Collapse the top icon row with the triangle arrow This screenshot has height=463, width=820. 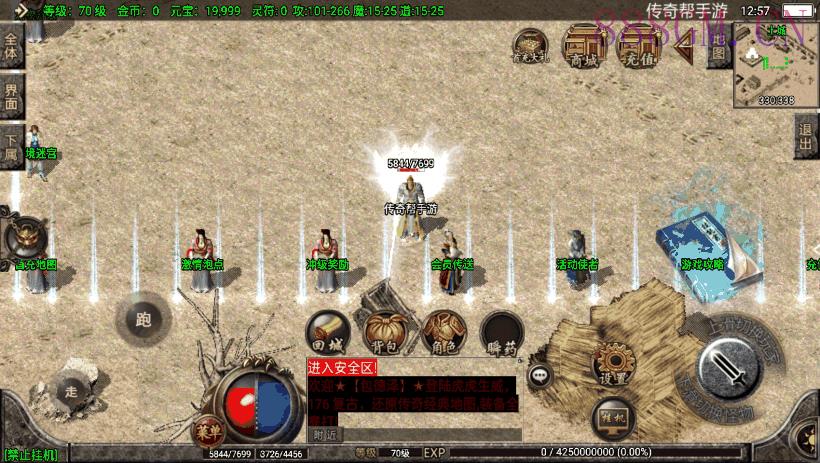click(x=684, y=46)
